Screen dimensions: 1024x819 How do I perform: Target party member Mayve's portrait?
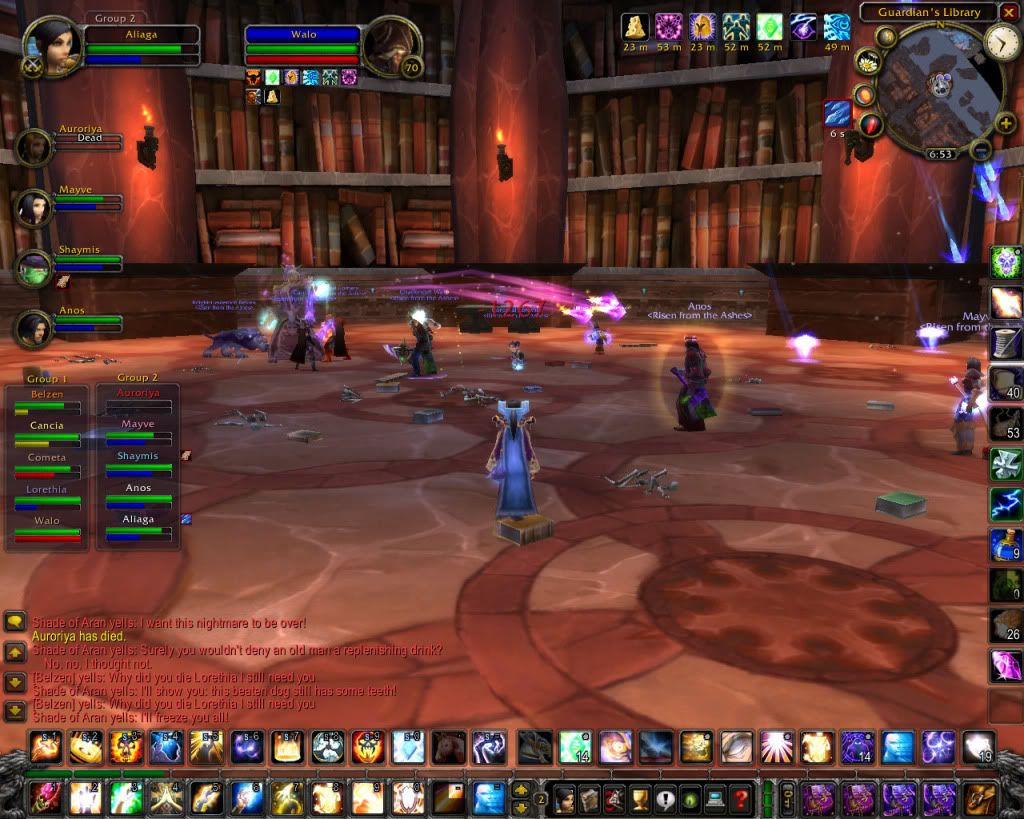pos(34,208)
